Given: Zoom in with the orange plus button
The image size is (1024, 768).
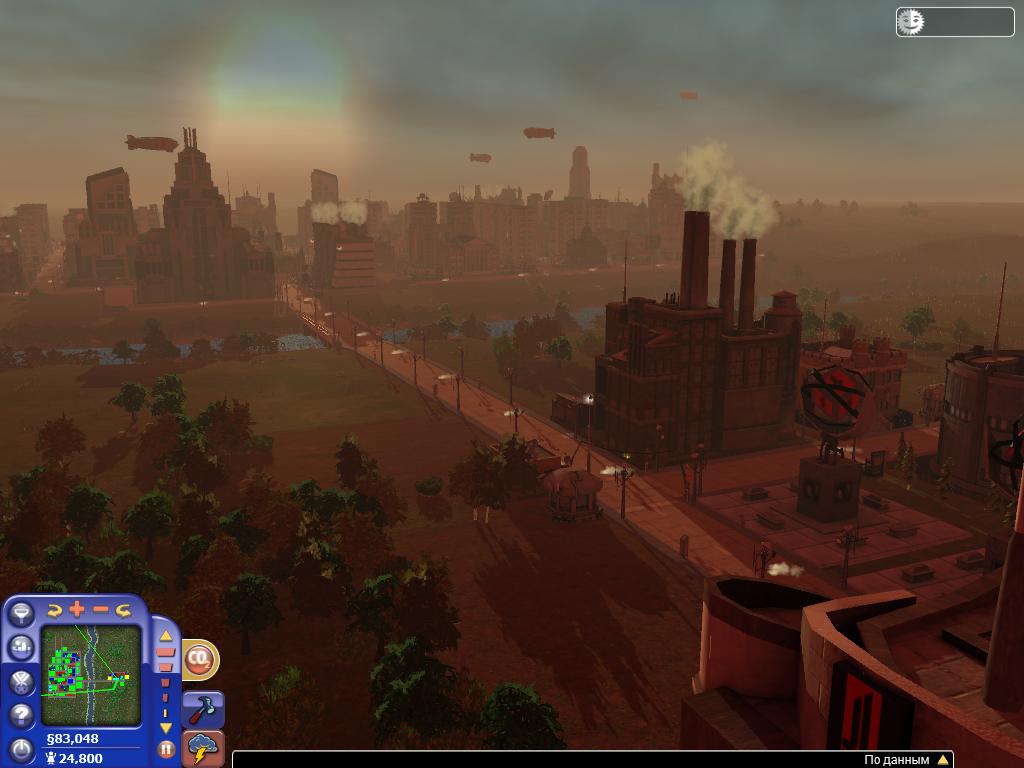Looking at the screenshot, I should pyautogui.click(x=77, y=609).
